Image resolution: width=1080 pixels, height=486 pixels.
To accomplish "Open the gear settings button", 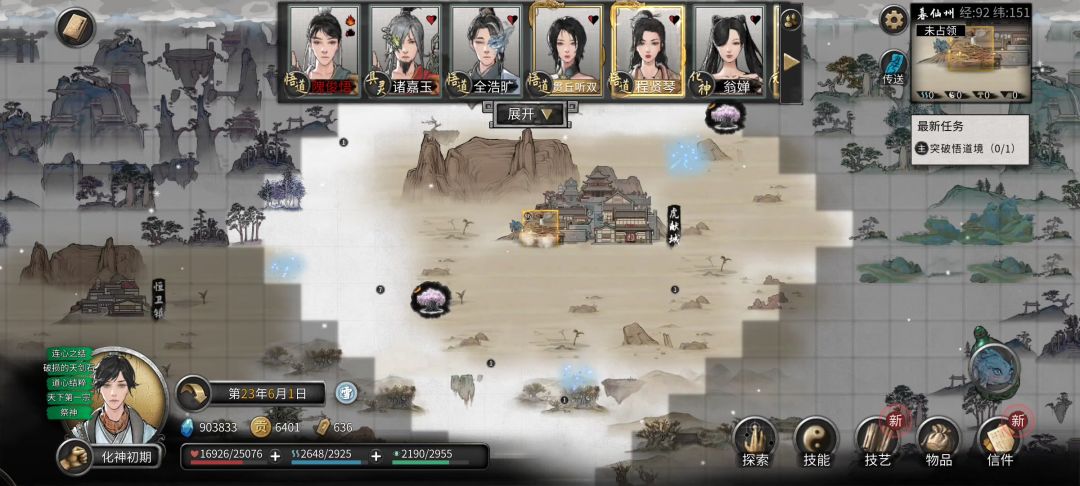I will (x=892, y=18).
